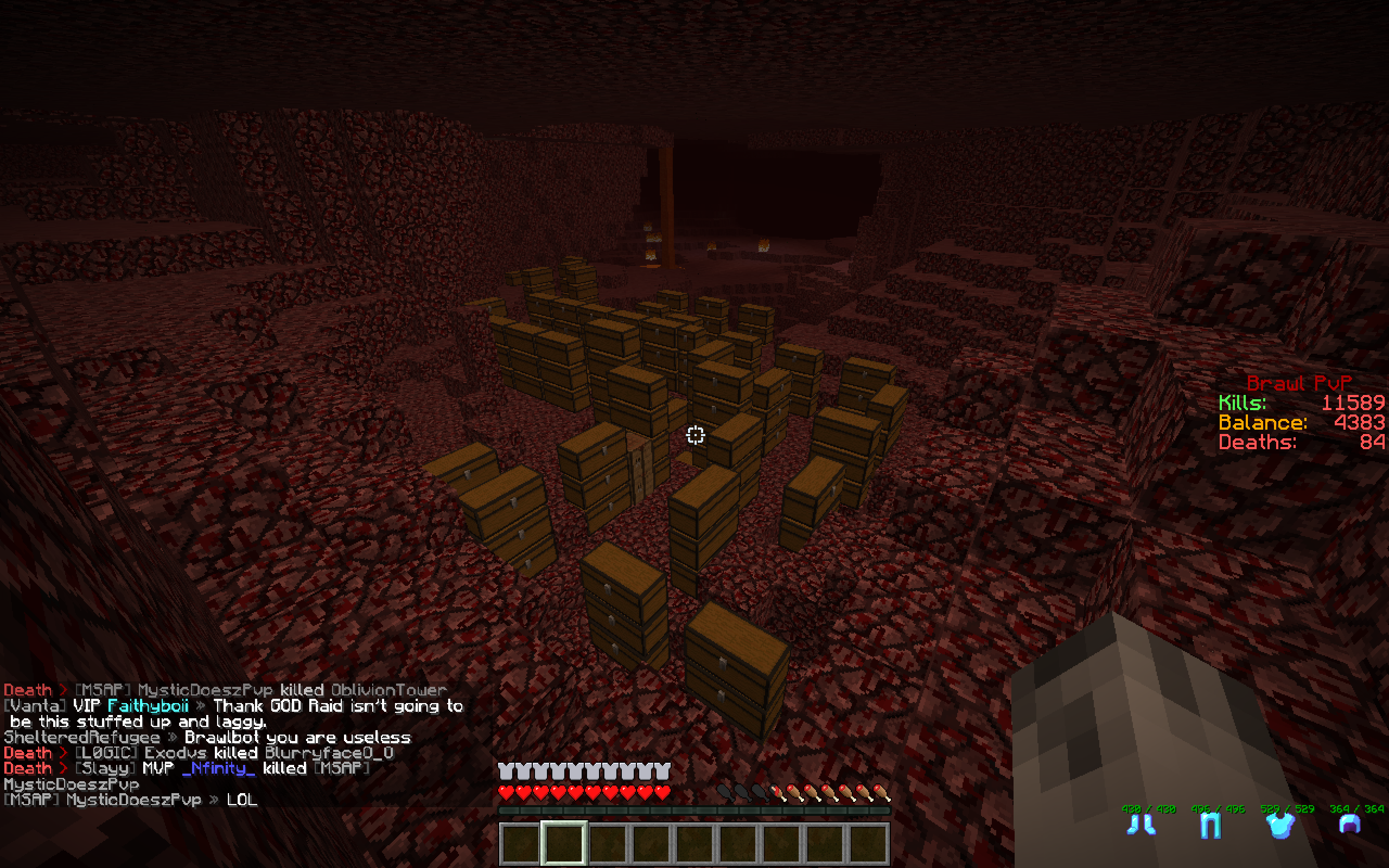The height and width of the screenshot is (868, 1389).
Task: Click the diamond chestplate armor icon
Action: [x=1280, y=826]
